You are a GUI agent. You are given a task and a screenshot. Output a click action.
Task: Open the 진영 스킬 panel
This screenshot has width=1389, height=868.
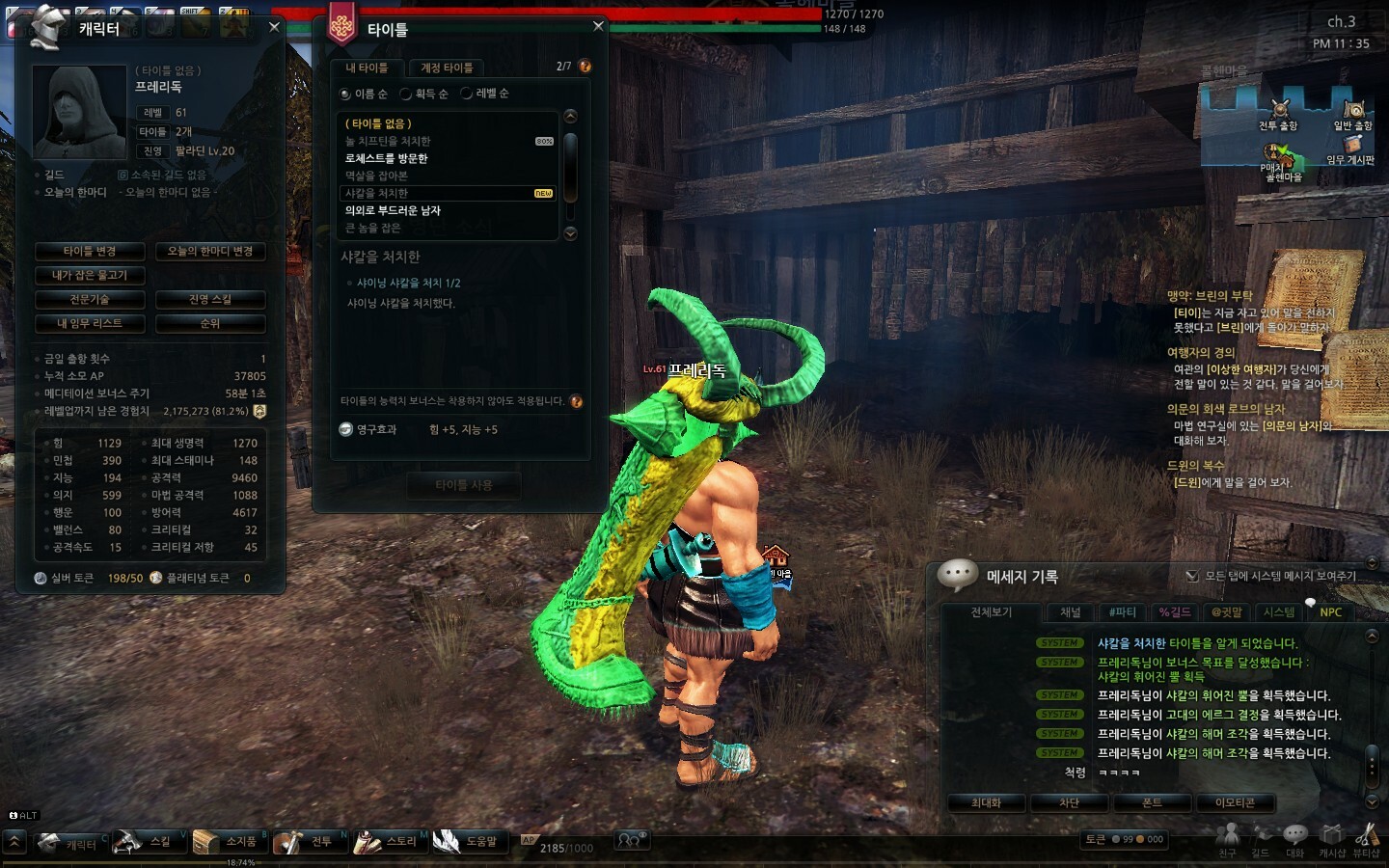tap(210, 300)
